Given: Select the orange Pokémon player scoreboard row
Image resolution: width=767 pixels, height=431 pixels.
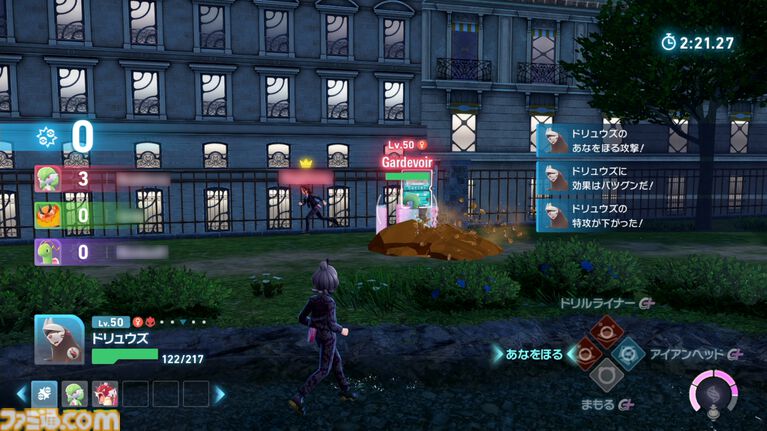Looking at the screenshot, I should (100, 214).
